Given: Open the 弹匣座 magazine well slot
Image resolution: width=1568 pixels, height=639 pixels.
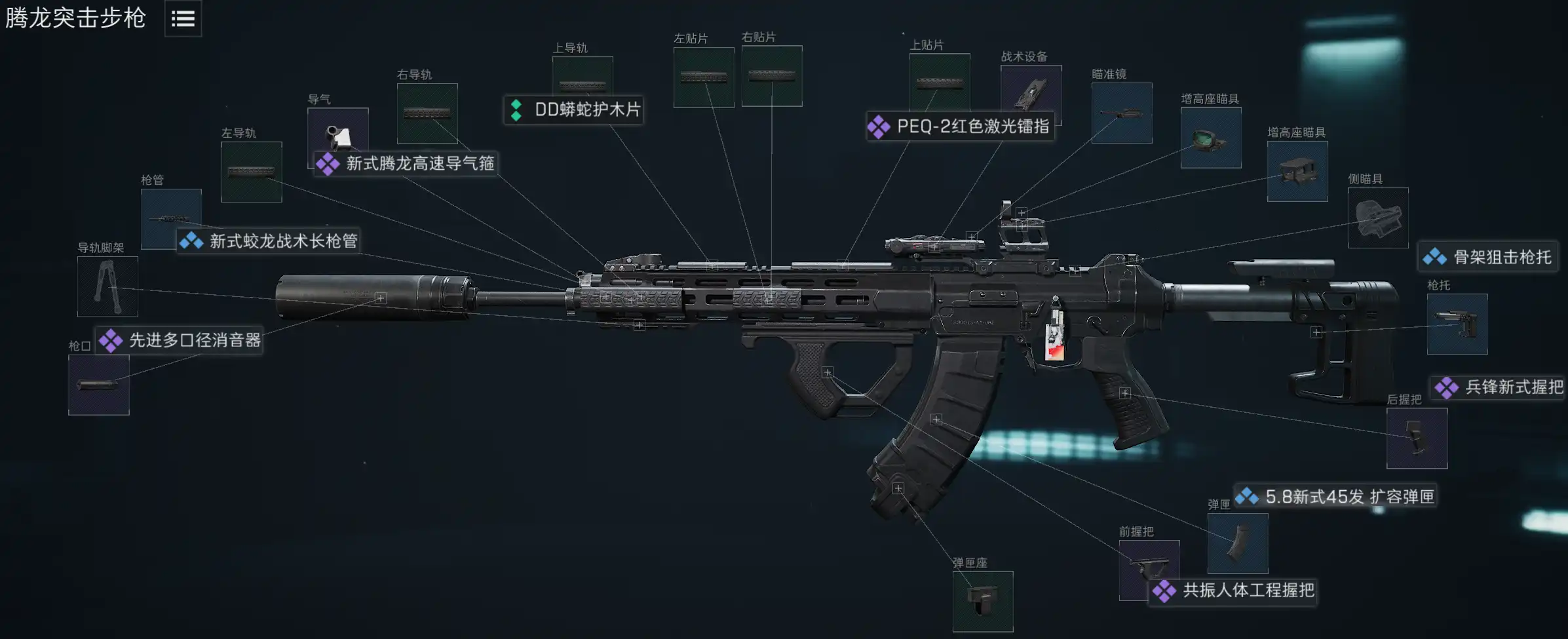Looking at the screenshot, I should pos(983,602).
